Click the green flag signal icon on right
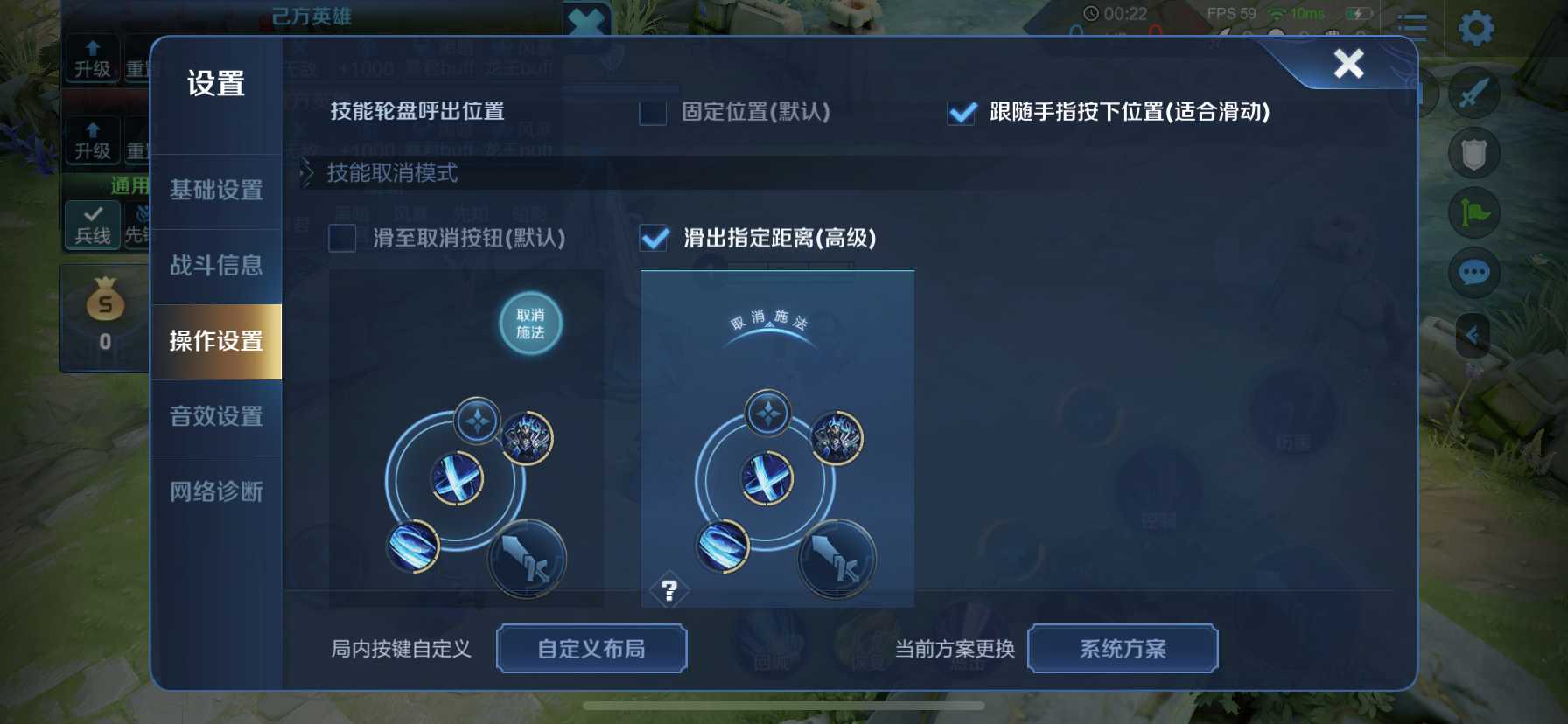 [1473, 210]
